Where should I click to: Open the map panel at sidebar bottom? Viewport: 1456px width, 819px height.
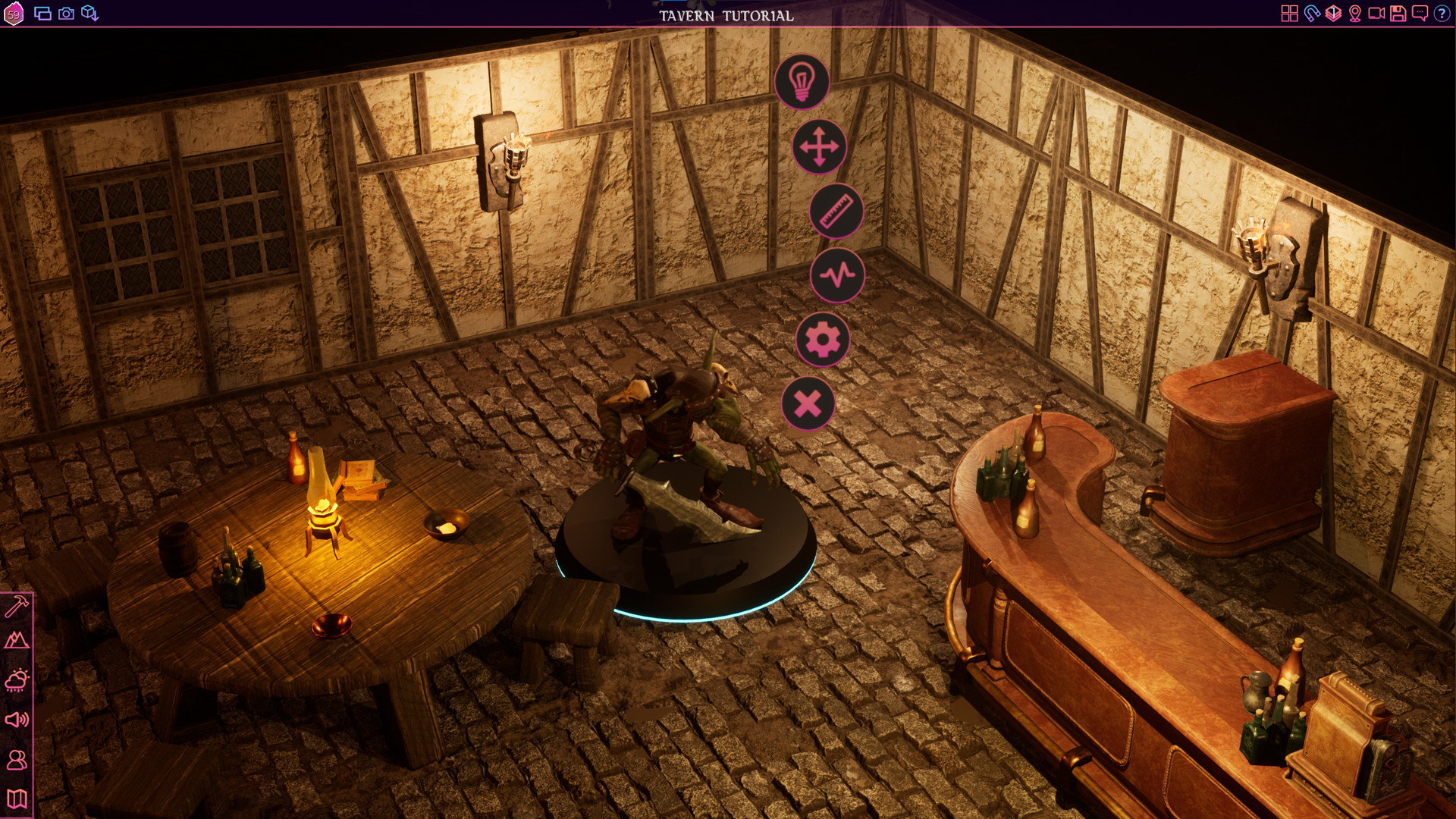(x=17, y=798)
